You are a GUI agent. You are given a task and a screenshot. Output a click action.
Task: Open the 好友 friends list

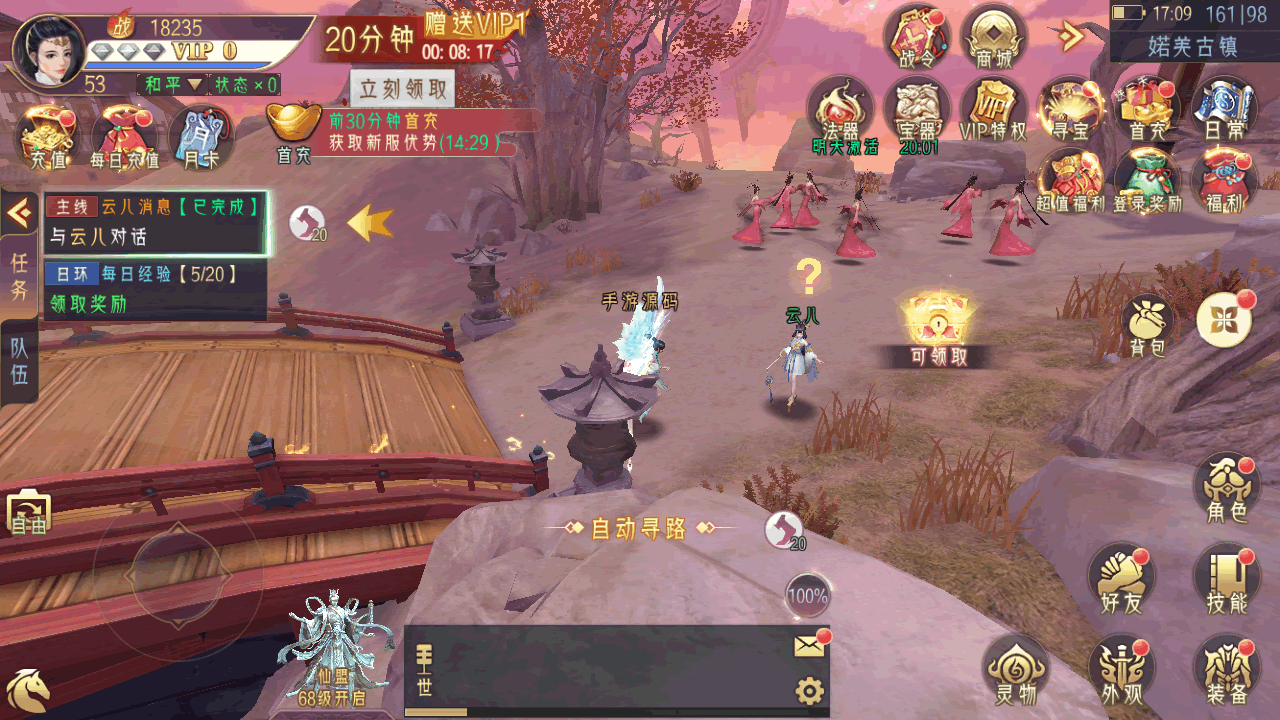1120,578
